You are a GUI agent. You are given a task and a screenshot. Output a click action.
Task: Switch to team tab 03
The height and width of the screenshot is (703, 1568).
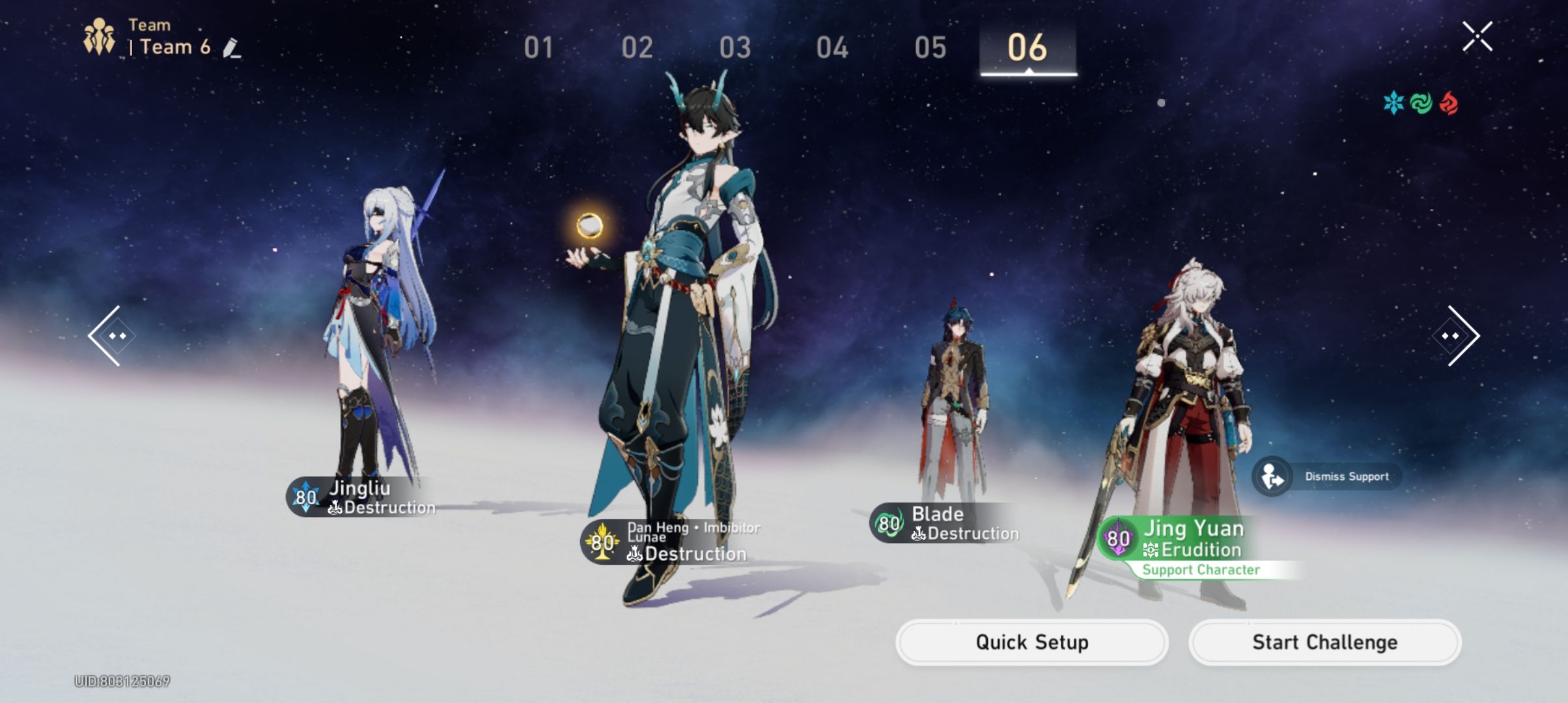[736, 46]
